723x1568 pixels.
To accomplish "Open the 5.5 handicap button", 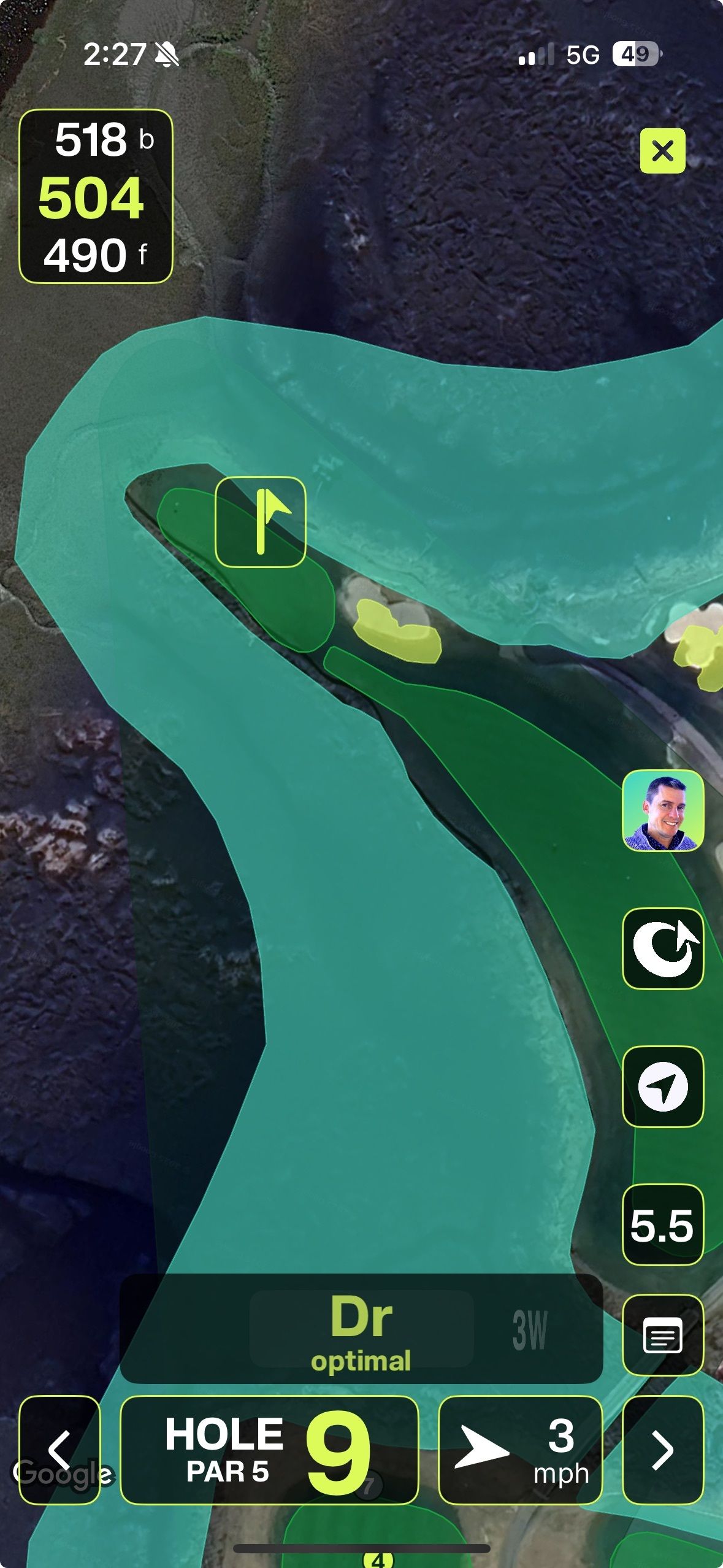I will [x=662, y=1225].
